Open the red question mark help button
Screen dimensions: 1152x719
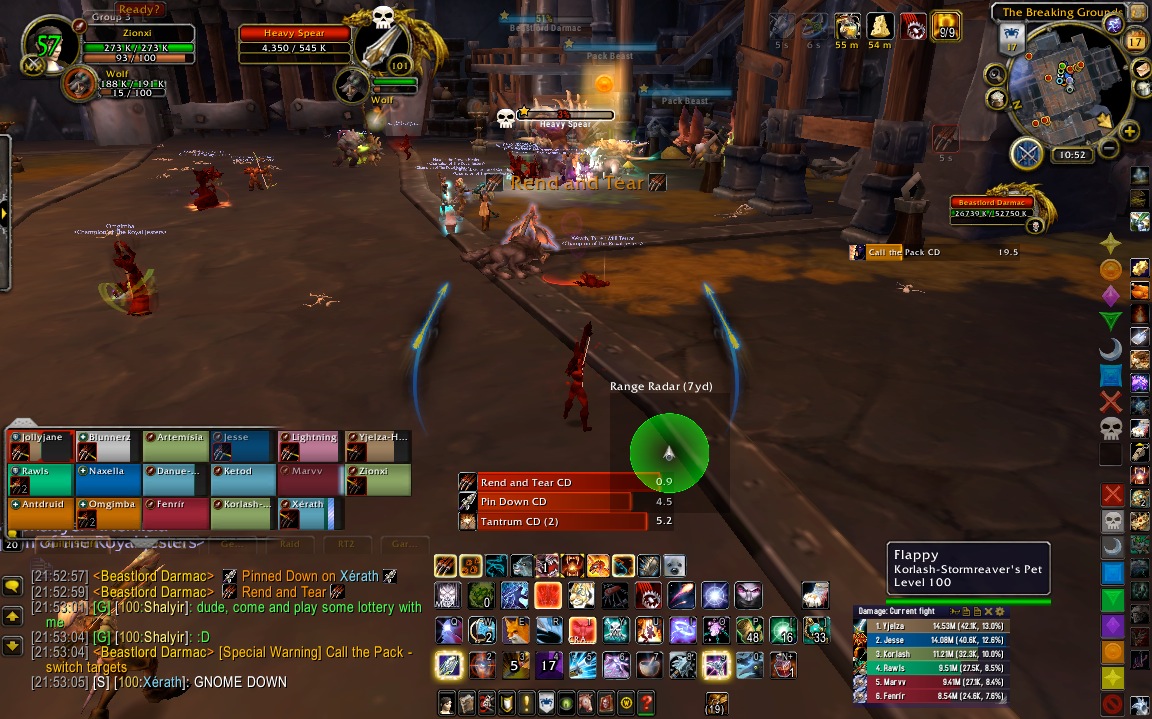647,702
